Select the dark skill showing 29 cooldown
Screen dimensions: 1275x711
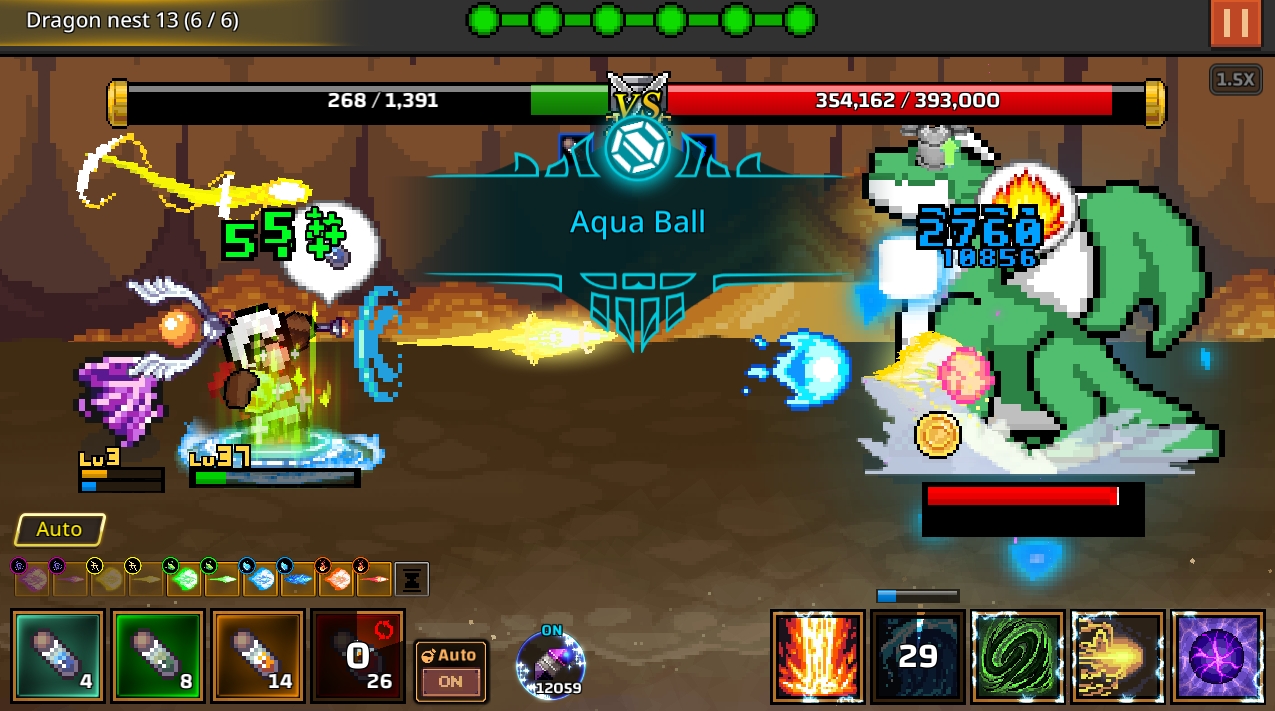pos(917,656)
